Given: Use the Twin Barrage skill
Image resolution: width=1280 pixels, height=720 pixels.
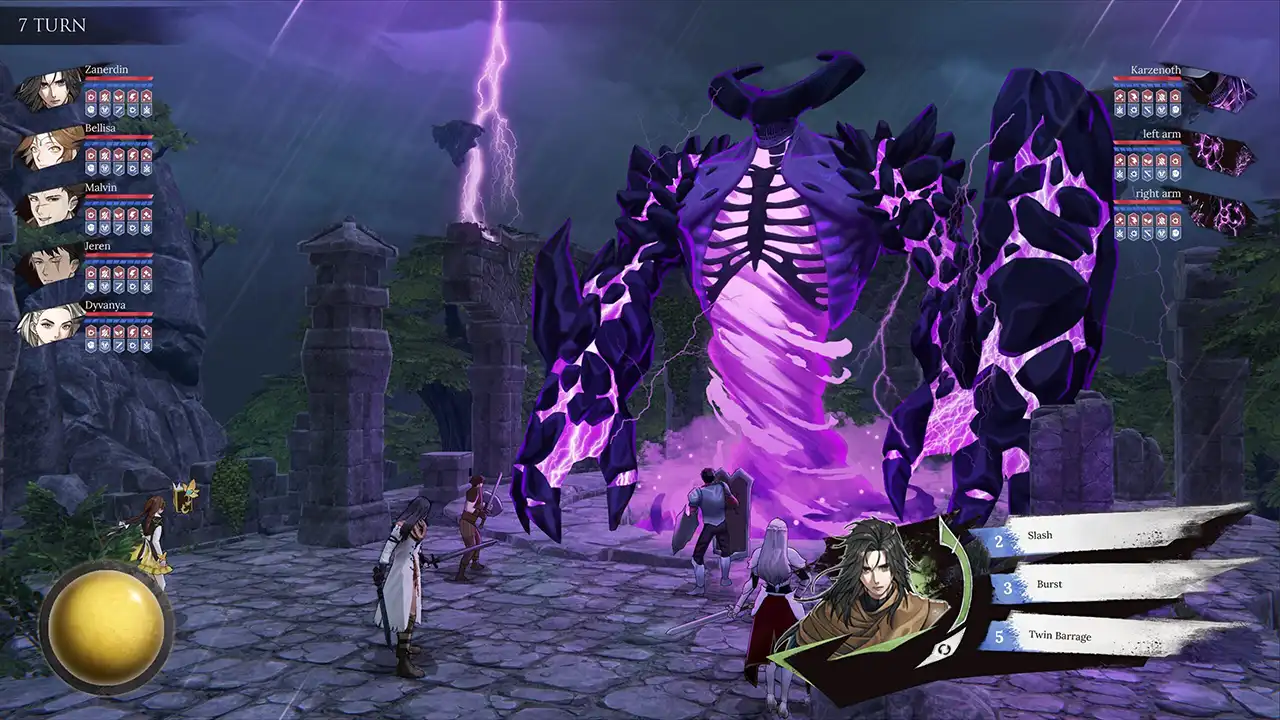Looking at the screenshot, I should coord(1100,635).
